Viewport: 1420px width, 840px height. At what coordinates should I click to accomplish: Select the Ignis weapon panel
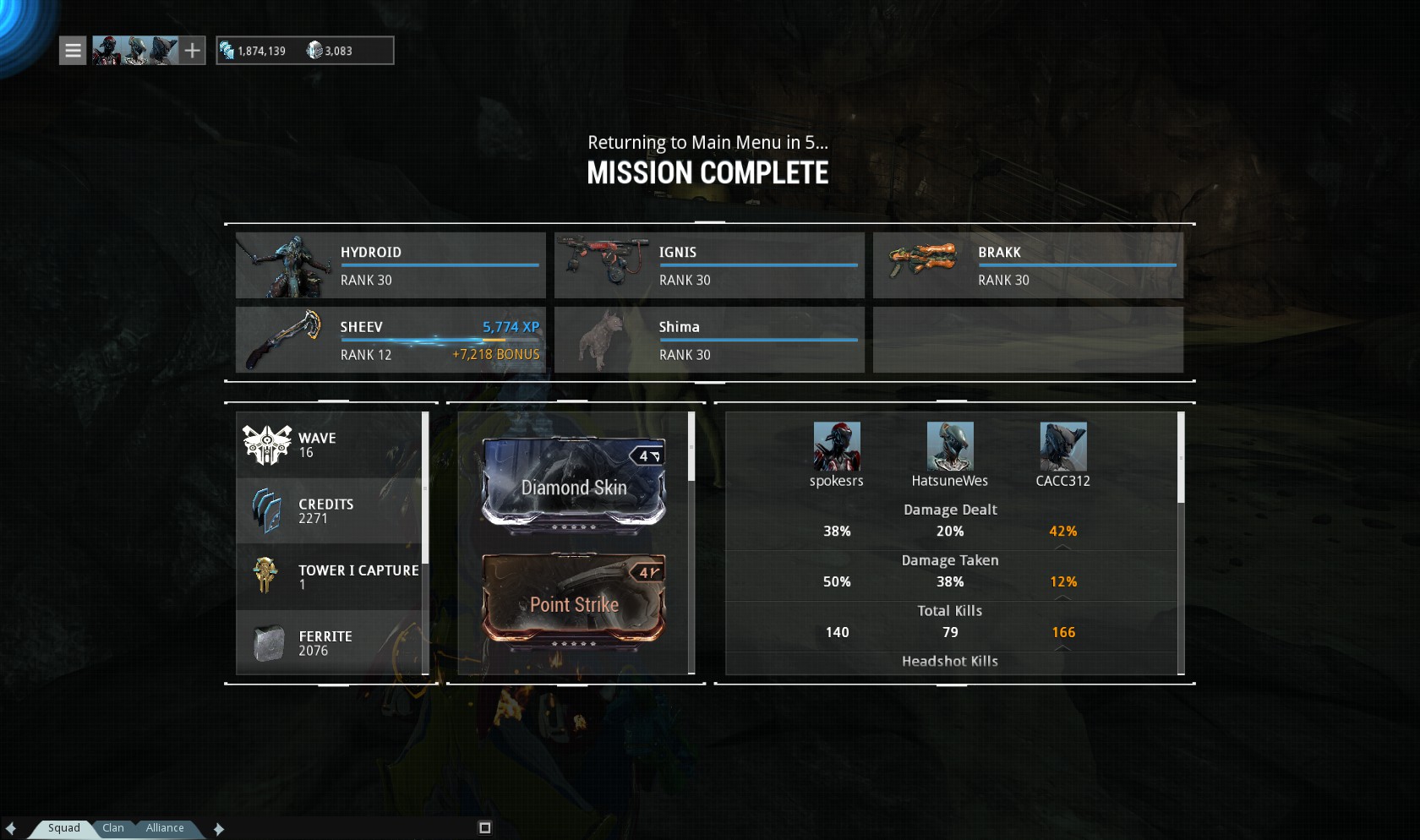(709, 265)
